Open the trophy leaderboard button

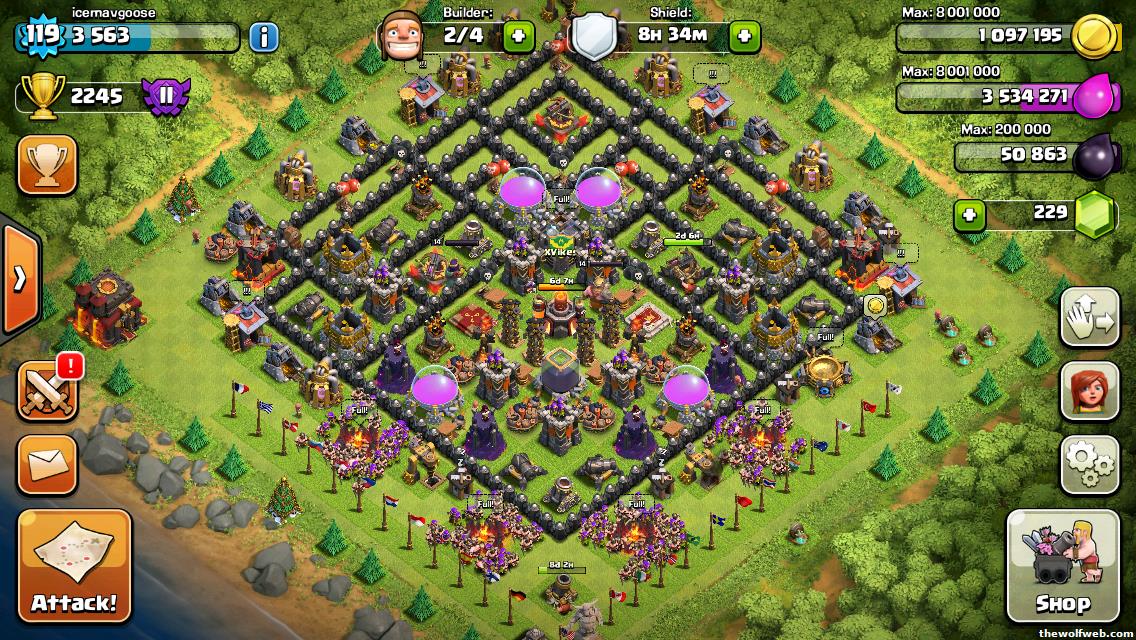[x=47, y=165]
